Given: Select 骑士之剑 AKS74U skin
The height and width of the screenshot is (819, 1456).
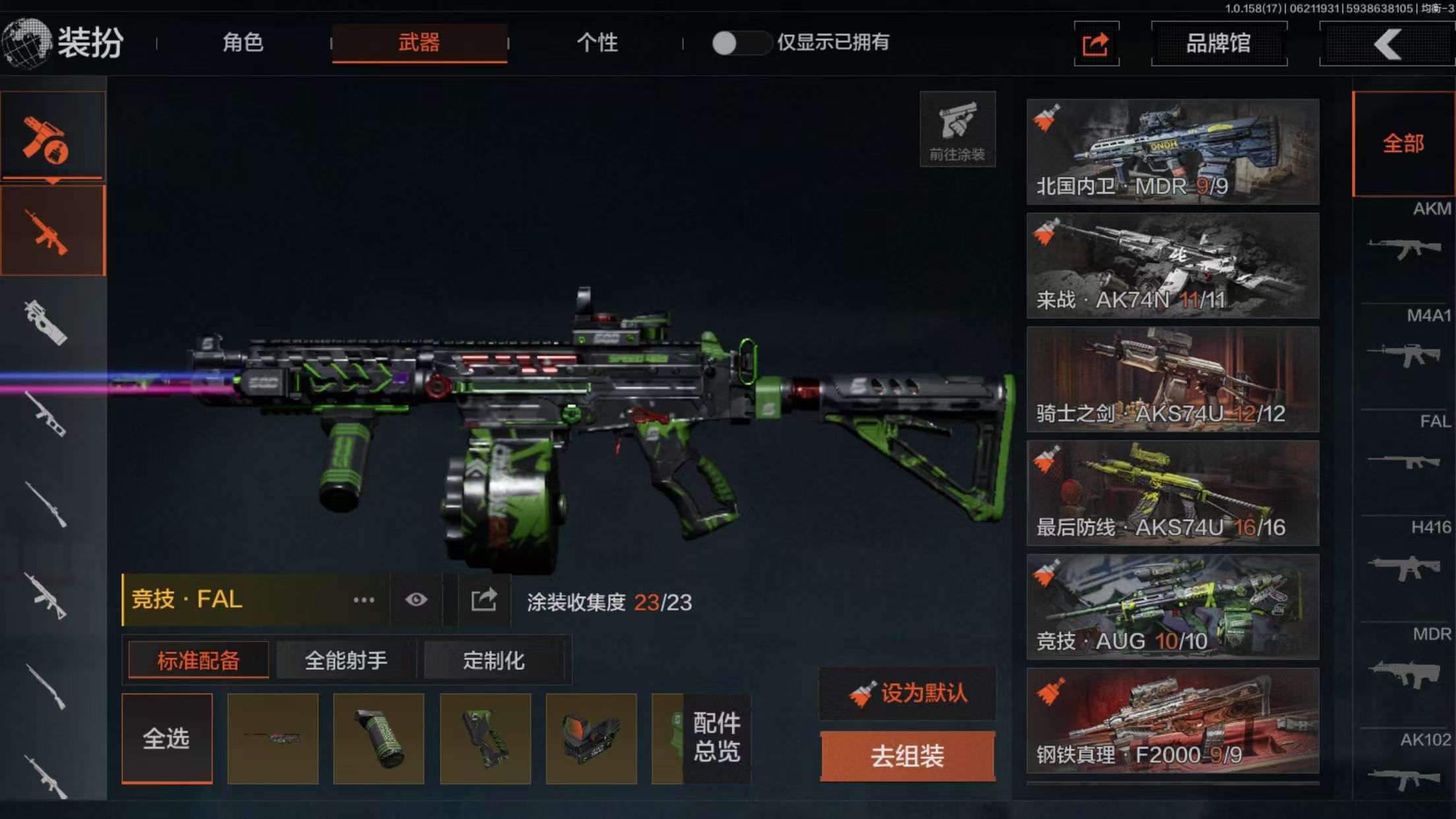Looking at the screenshot, I should pyautogui.click(x=1172, y=379).
